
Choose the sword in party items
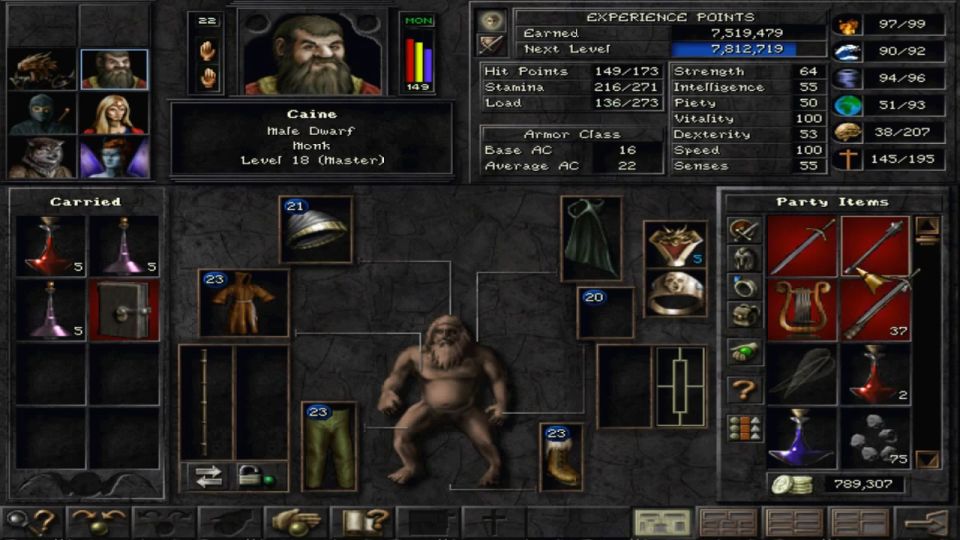click(x=802, y=246)
